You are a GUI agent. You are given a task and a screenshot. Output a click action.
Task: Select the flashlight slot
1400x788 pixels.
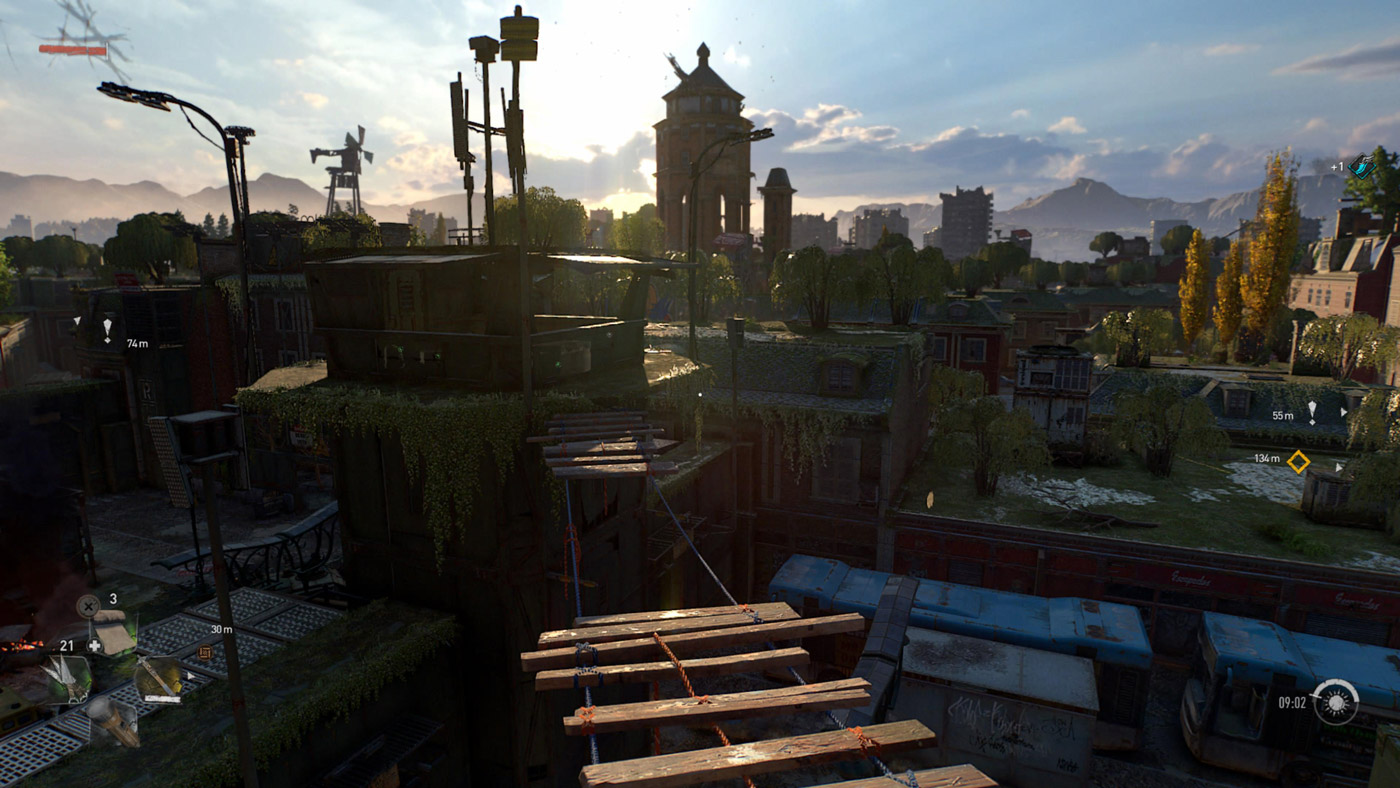pyautogui.click(x=112, y=720)
